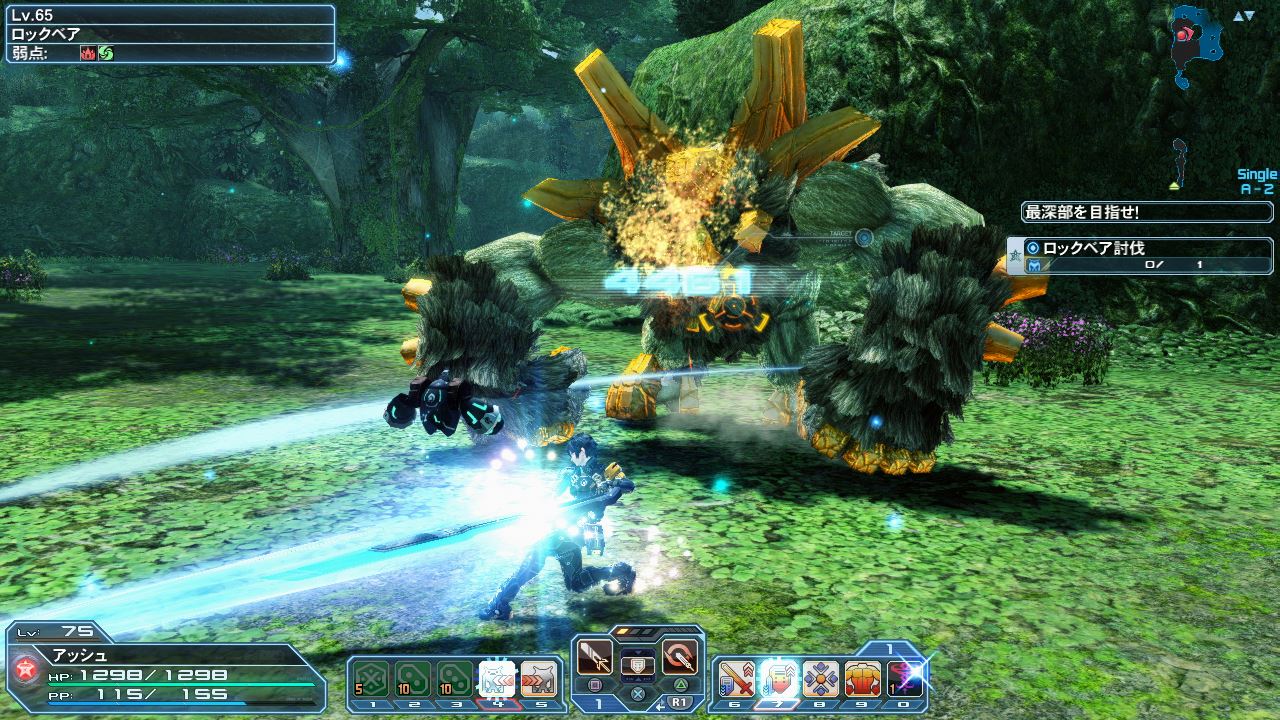Select the ロックベア target info panel
The image size is (1280, 720).
point(170,34)
